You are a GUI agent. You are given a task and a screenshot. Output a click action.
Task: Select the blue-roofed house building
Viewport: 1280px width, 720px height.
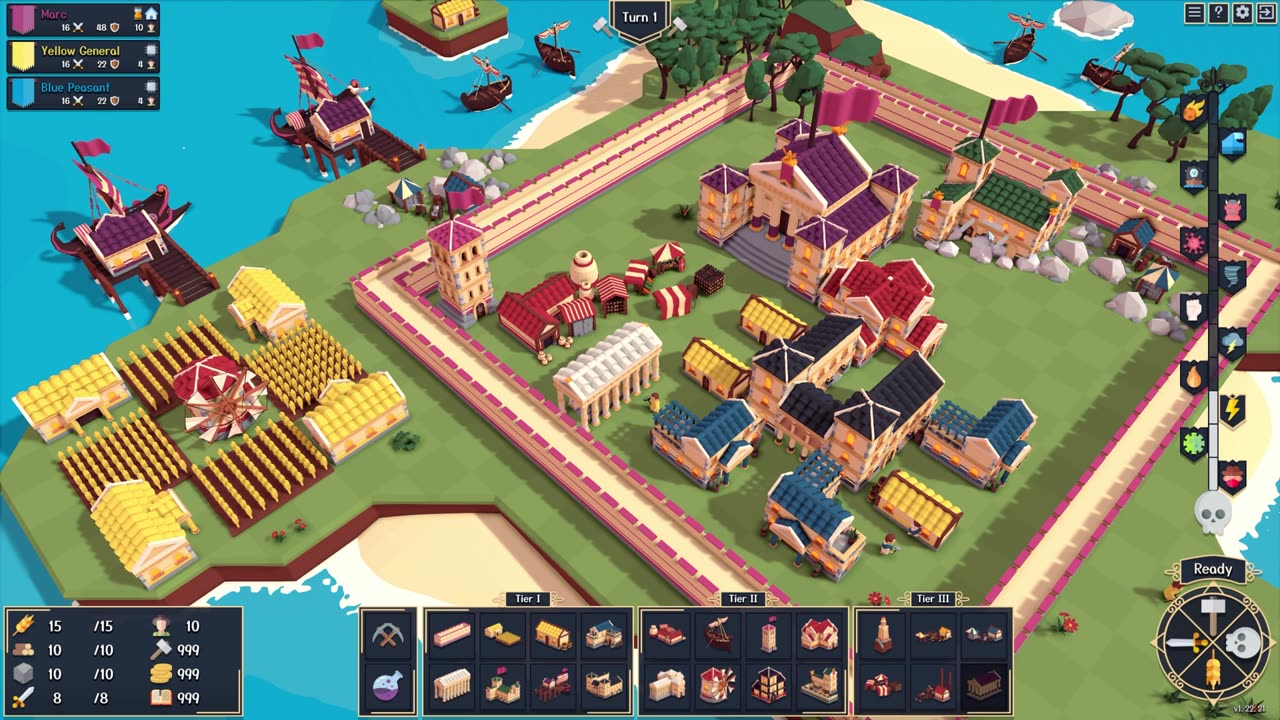pyautogui.click(x=603, y=634)
